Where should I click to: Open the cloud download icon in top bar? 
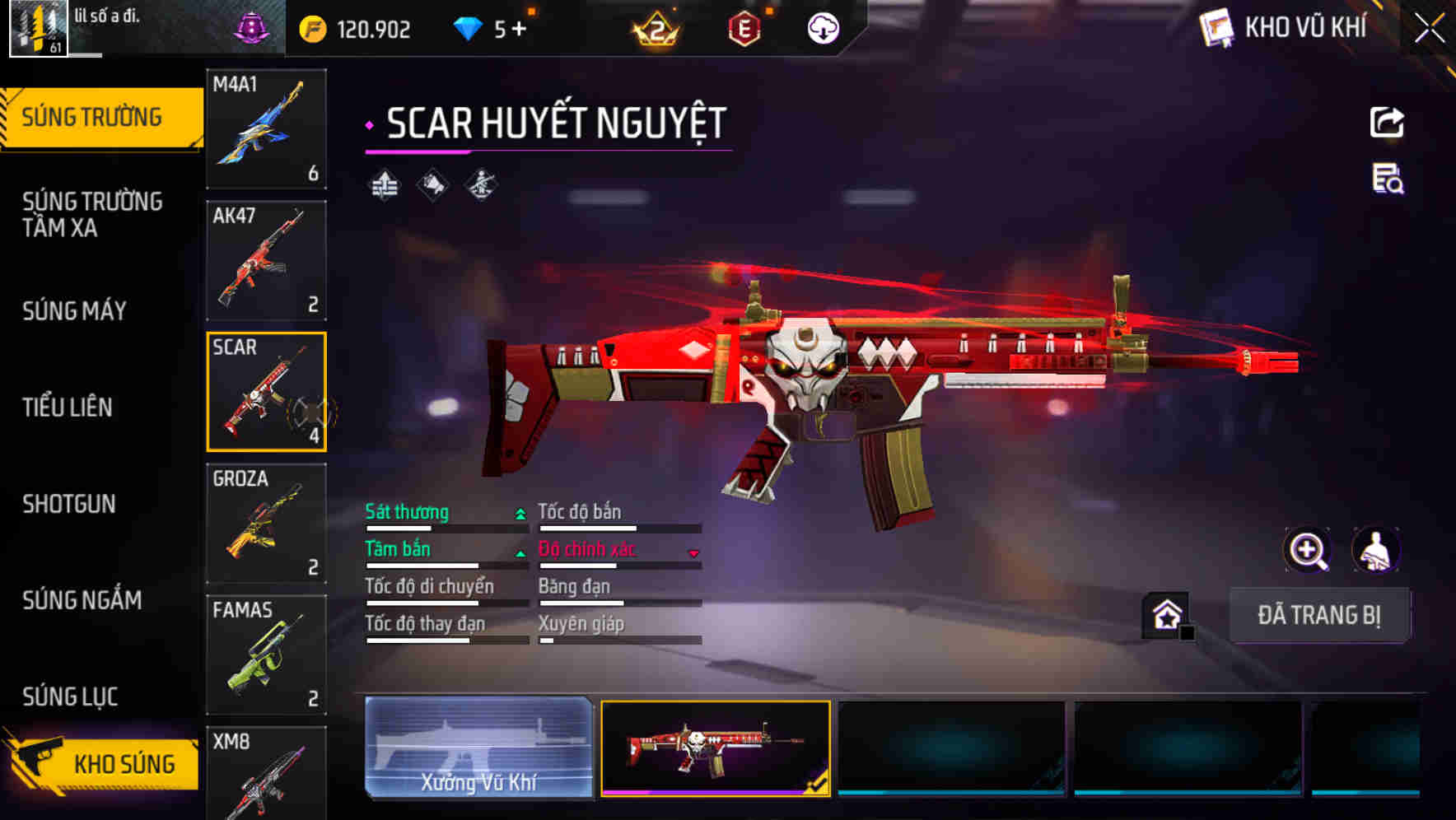(822, 27)
